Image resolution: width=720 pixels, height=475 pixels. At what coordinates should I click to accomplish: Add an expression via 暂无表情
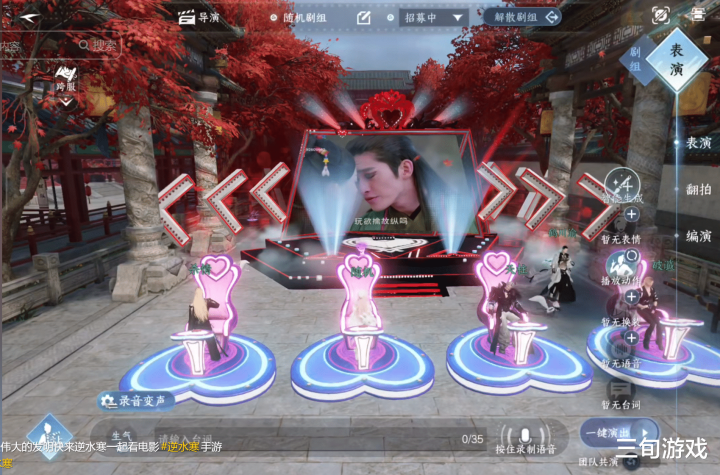pyautogui.click(x=631, y=214)
